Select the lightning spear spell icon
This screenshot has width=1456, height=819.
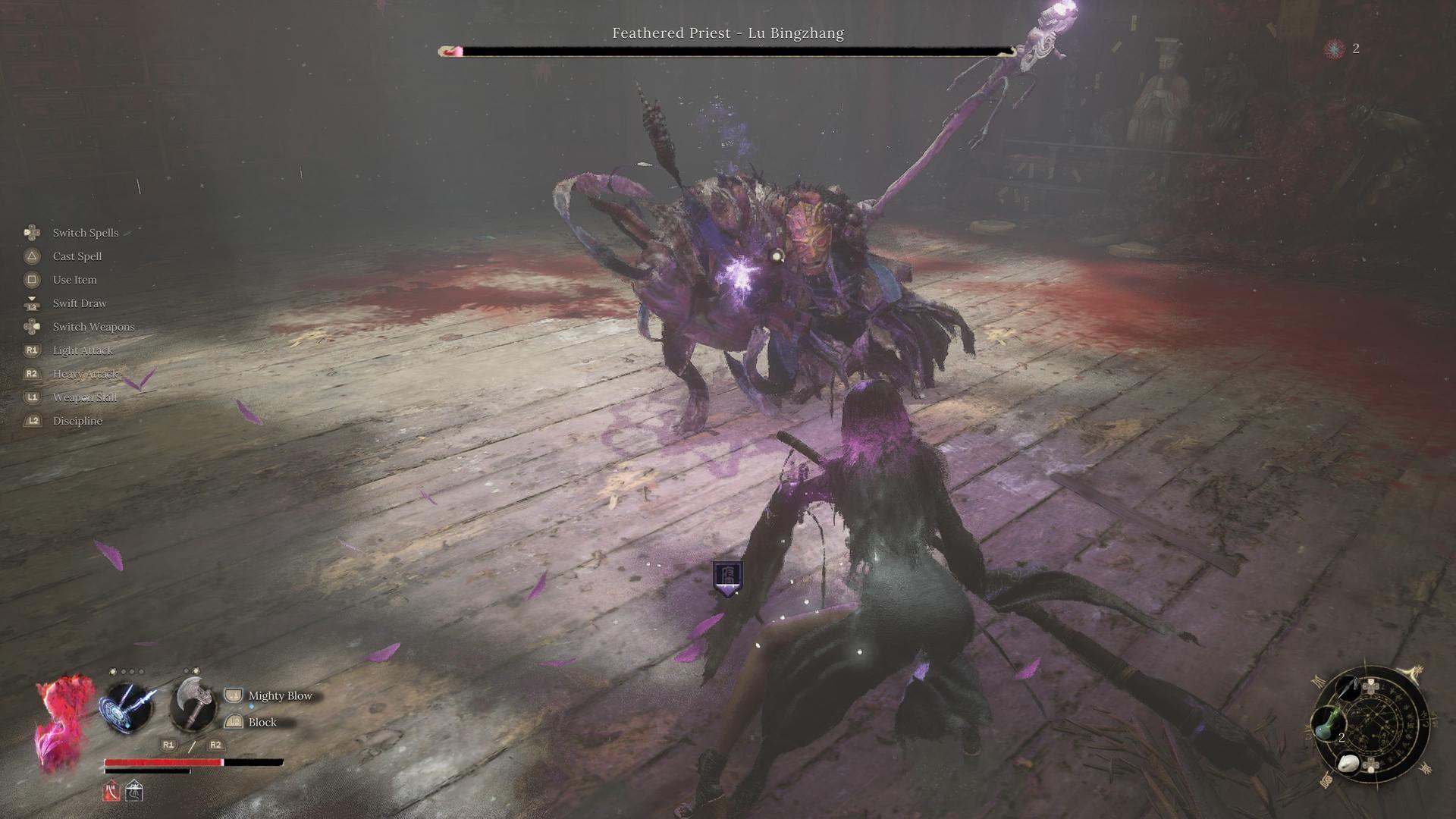tap(127, 707)
